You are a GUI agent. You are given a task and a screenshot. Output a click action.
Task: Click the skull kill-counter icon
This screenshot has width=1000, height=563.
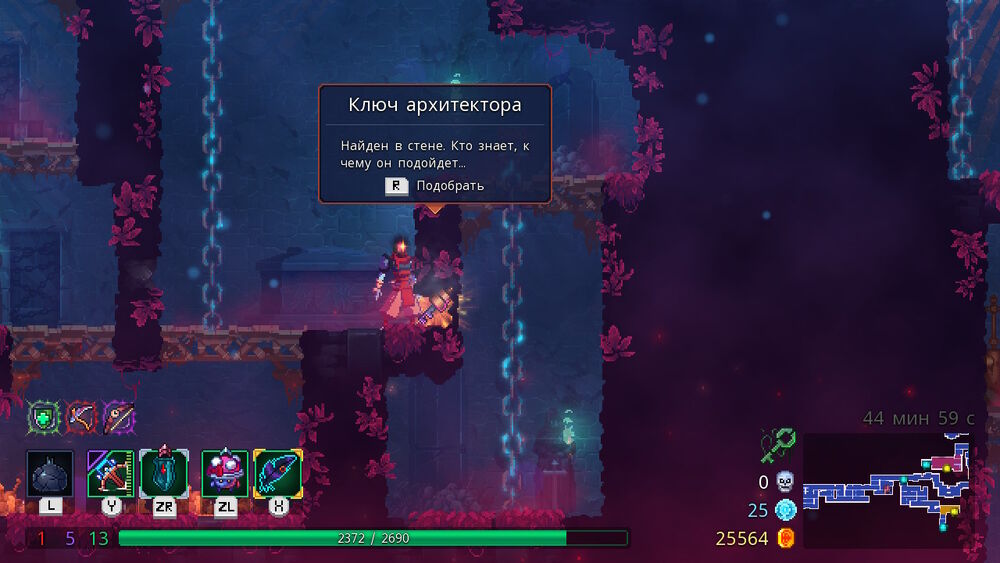coord(785,482)
